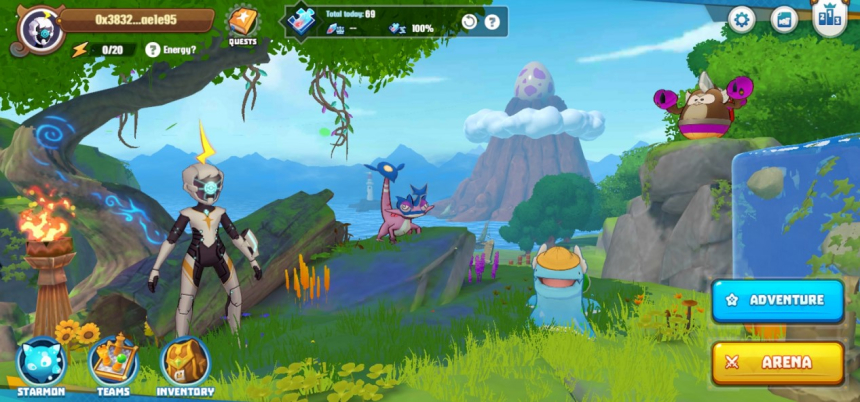Enter the Arena

tap(778, 363)
